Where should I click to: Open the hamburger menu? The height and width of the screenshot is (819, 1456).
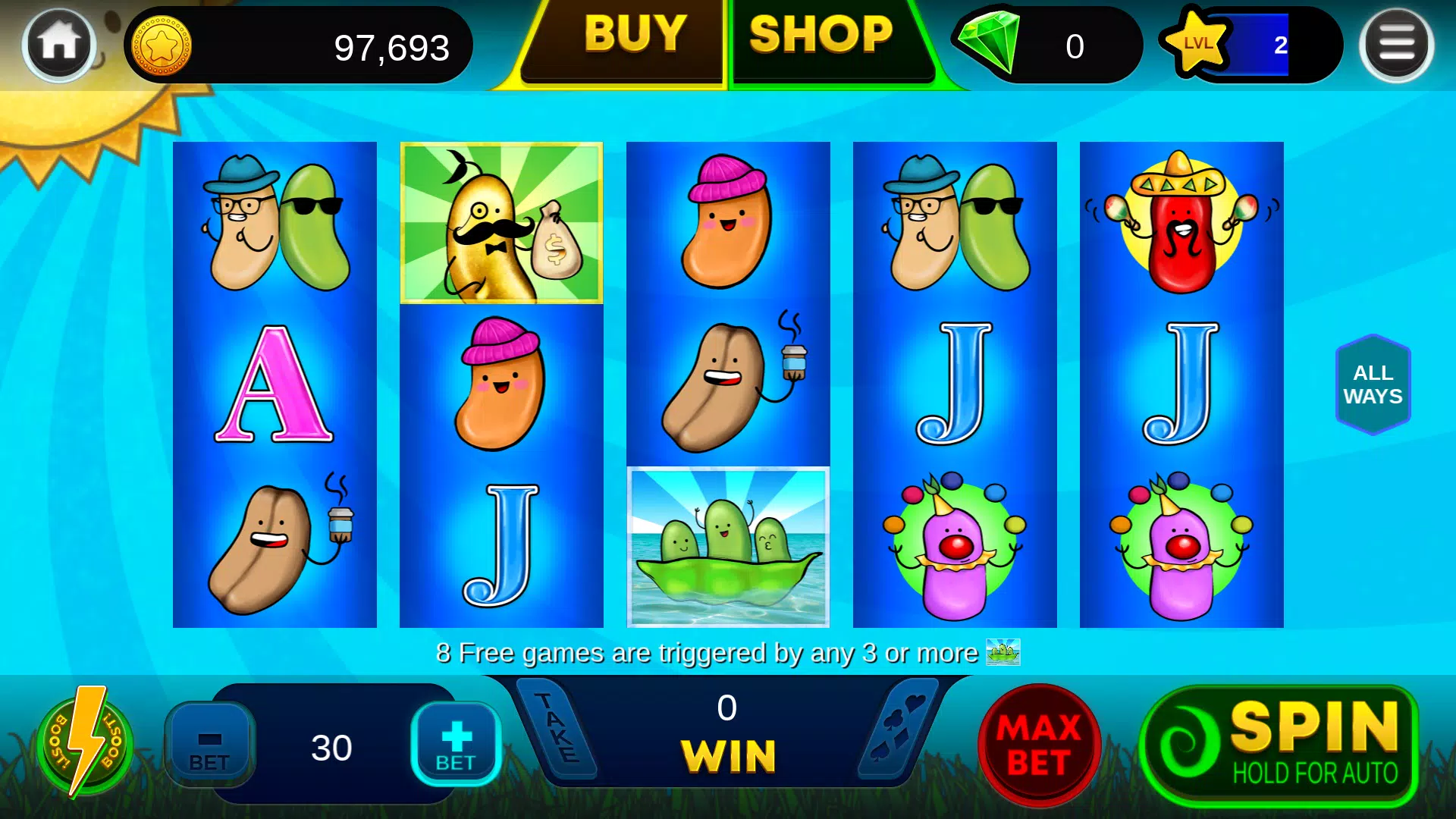(1398, 43)
